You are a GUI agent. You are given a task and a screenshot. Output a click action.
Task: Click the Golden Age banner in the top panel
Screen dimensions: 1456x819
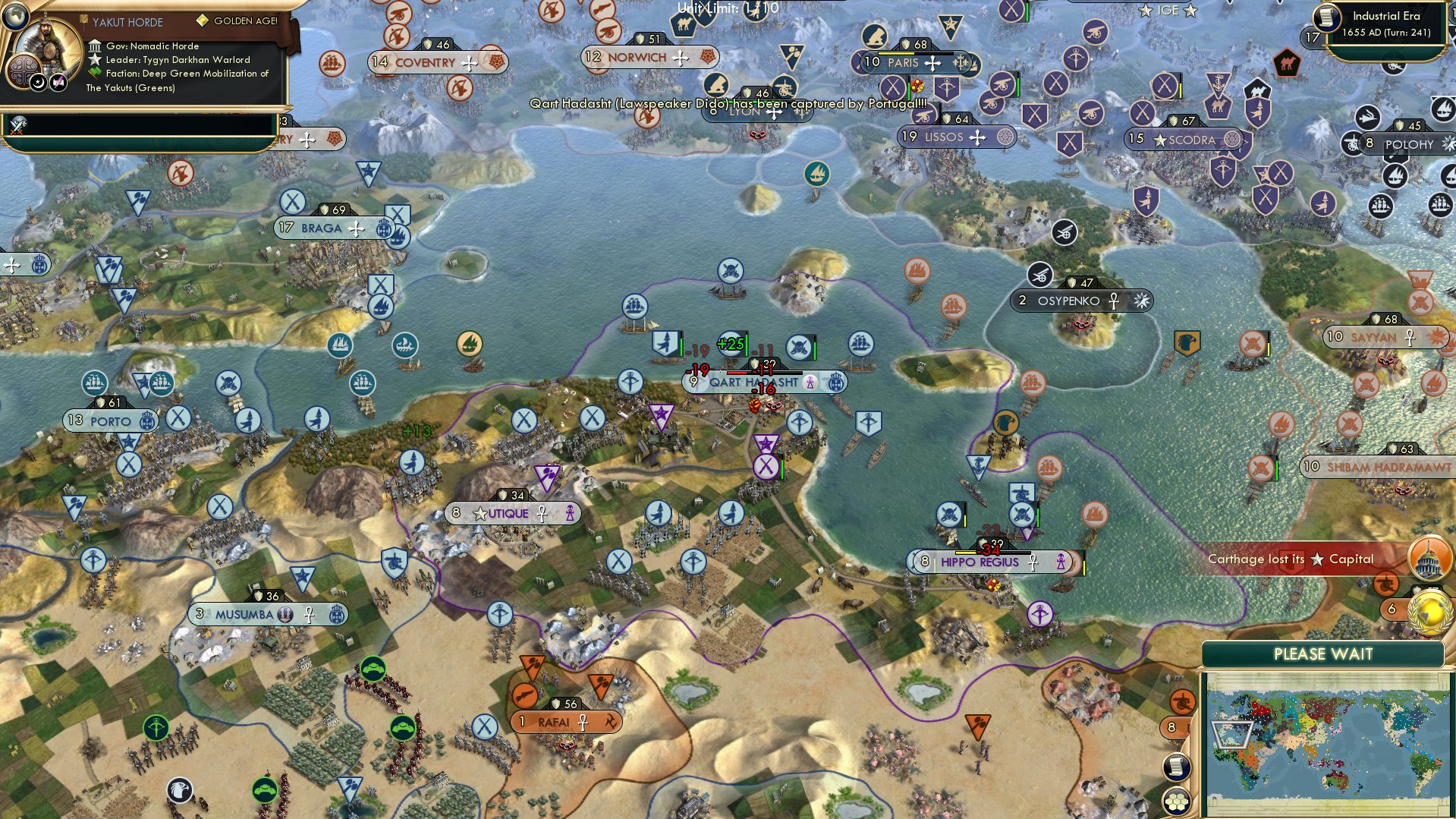[235, 20]
